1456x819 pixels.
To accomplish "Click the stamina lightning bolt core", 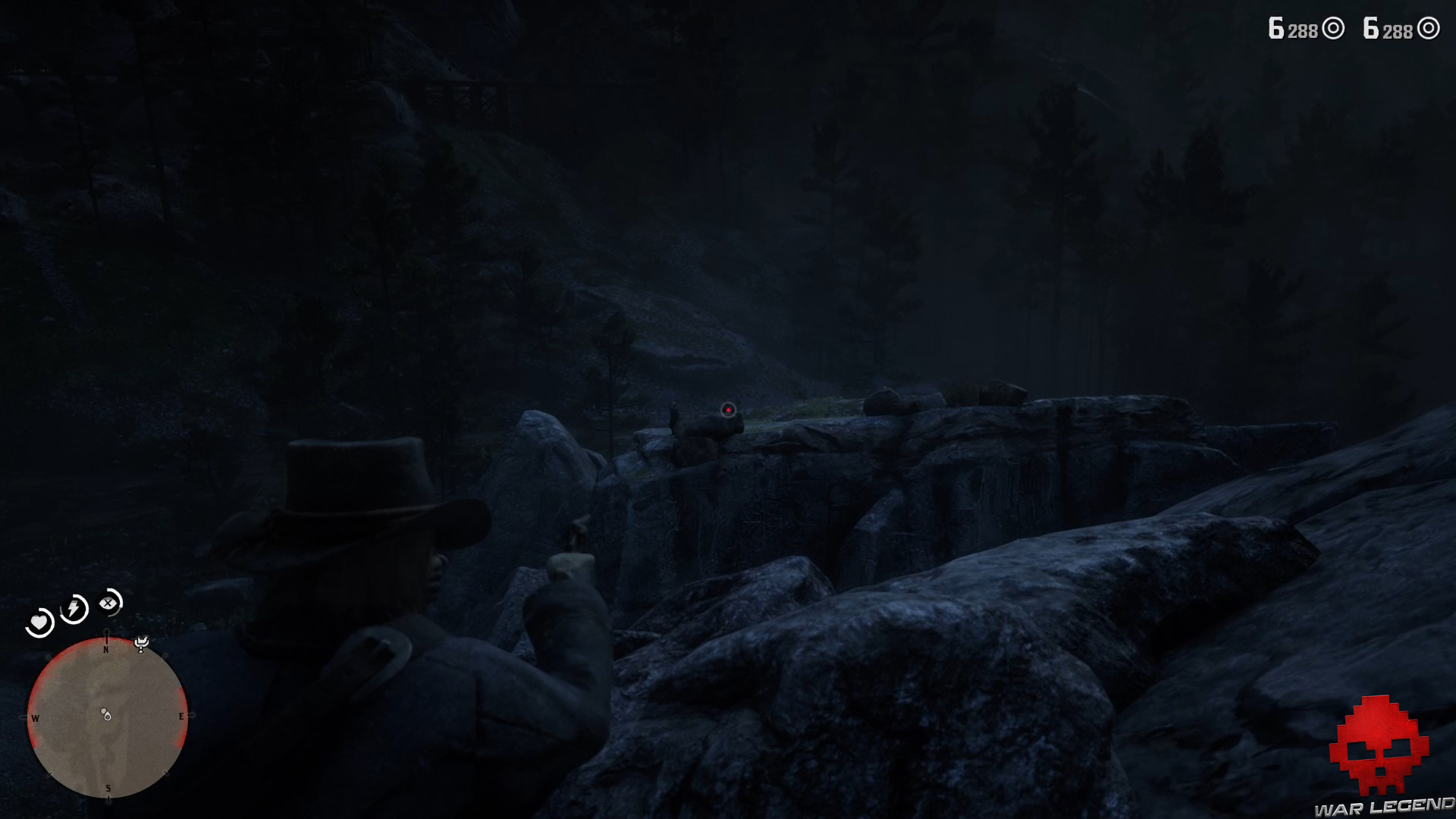I will tap(73, 607).
